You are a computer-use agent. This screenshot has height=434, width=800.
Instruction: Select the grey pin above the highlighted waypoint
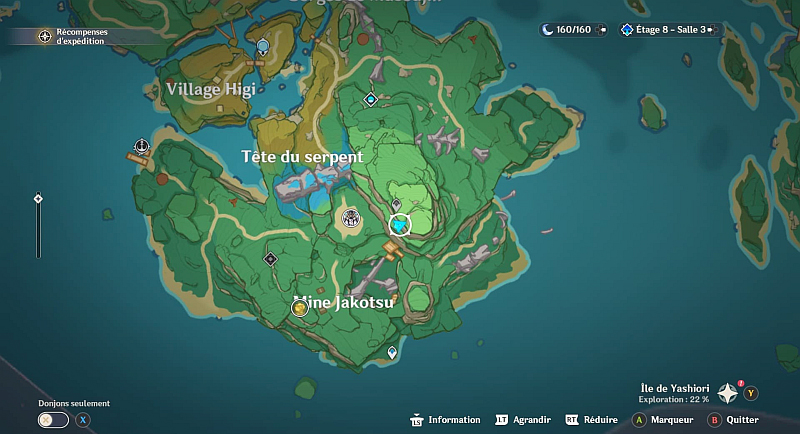[396, 205]
